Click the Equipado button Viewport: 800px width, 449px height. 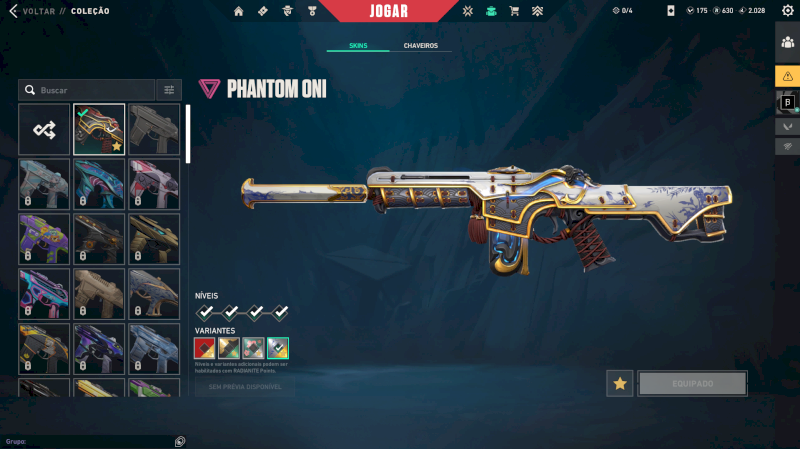click(x=692, y=383)
